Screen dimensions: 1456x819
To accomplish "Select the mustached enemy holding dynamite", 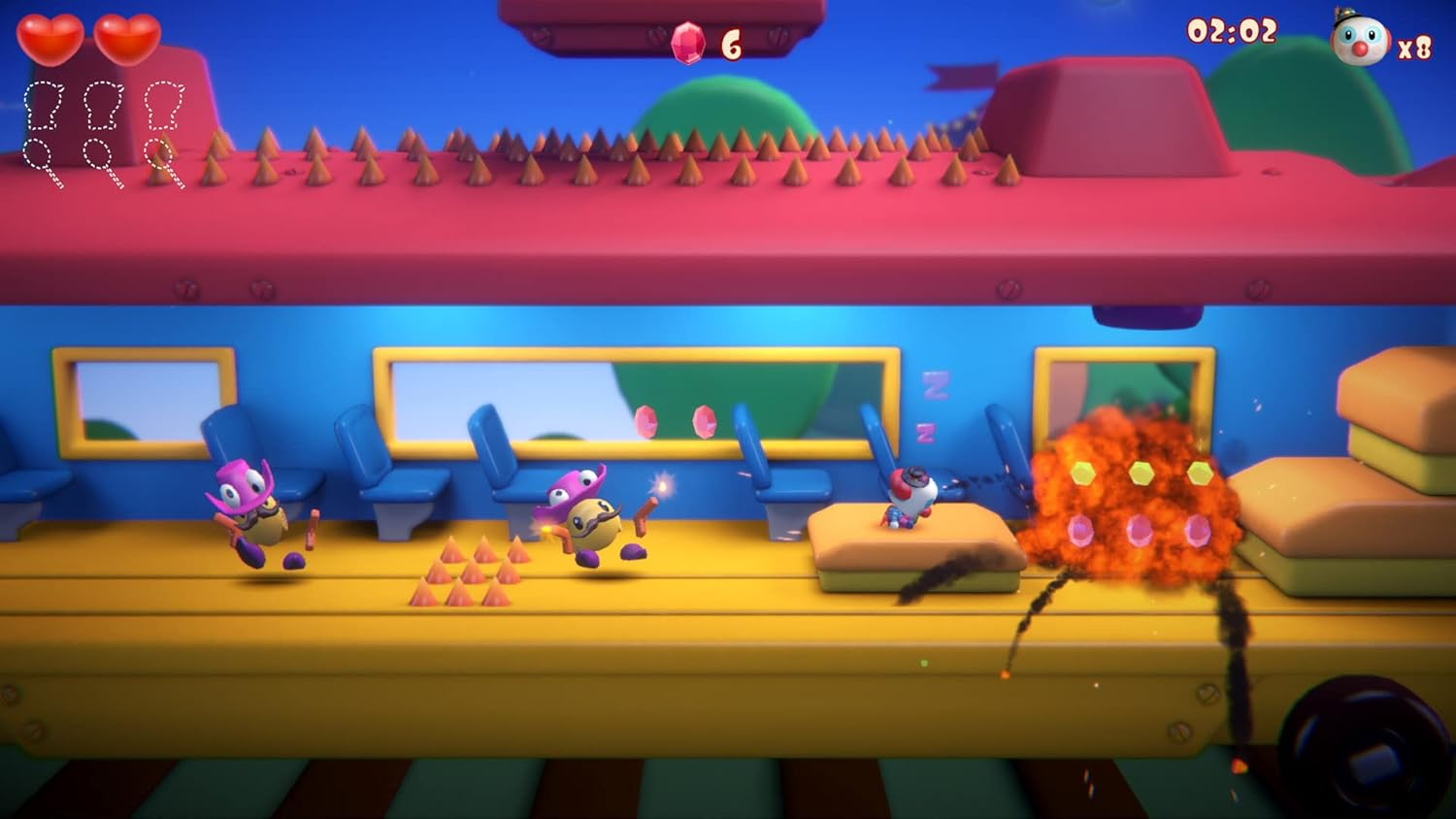I will click(595, 519).
